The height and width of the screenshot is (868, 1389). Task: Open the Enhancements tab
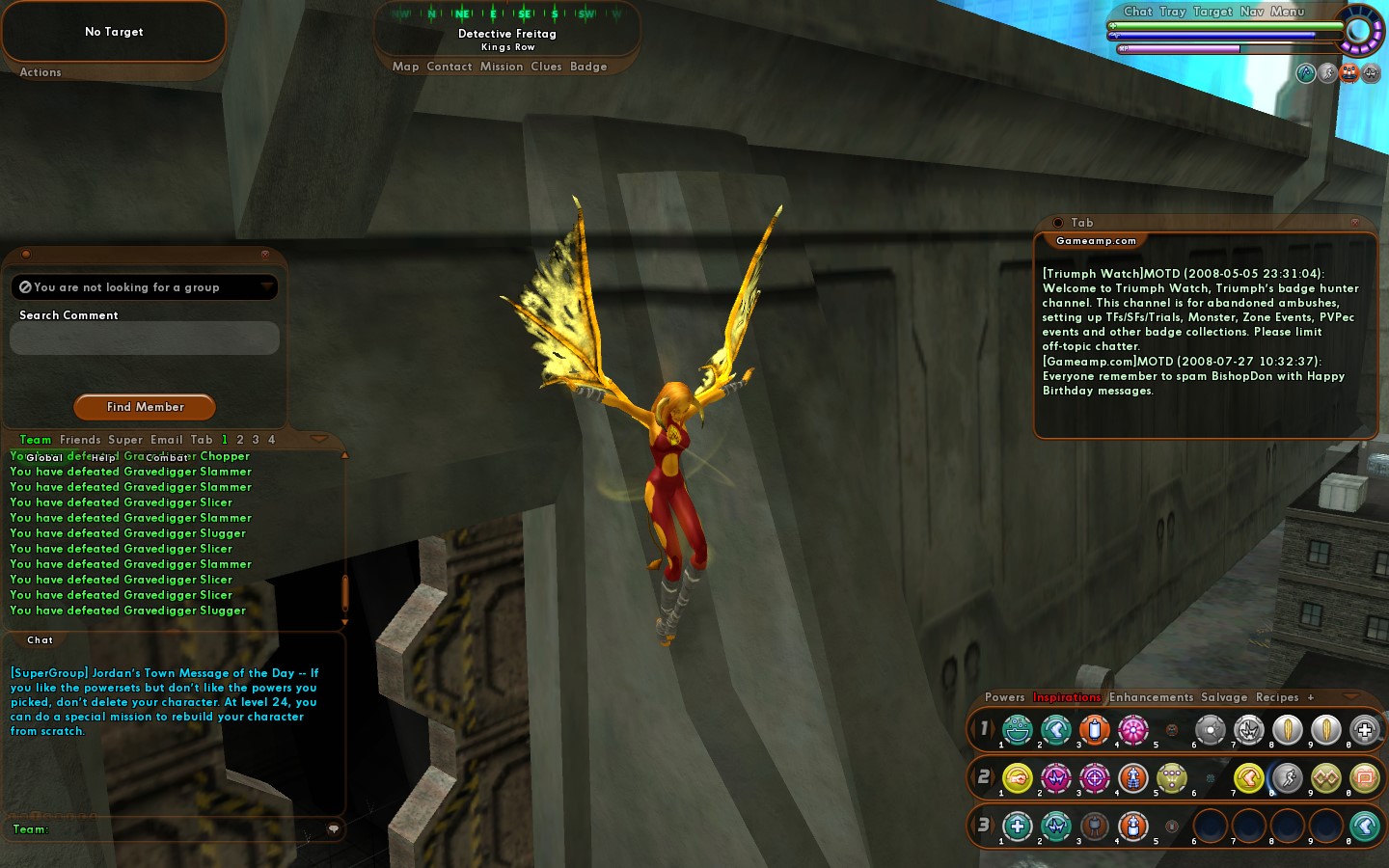point(1151,697)
